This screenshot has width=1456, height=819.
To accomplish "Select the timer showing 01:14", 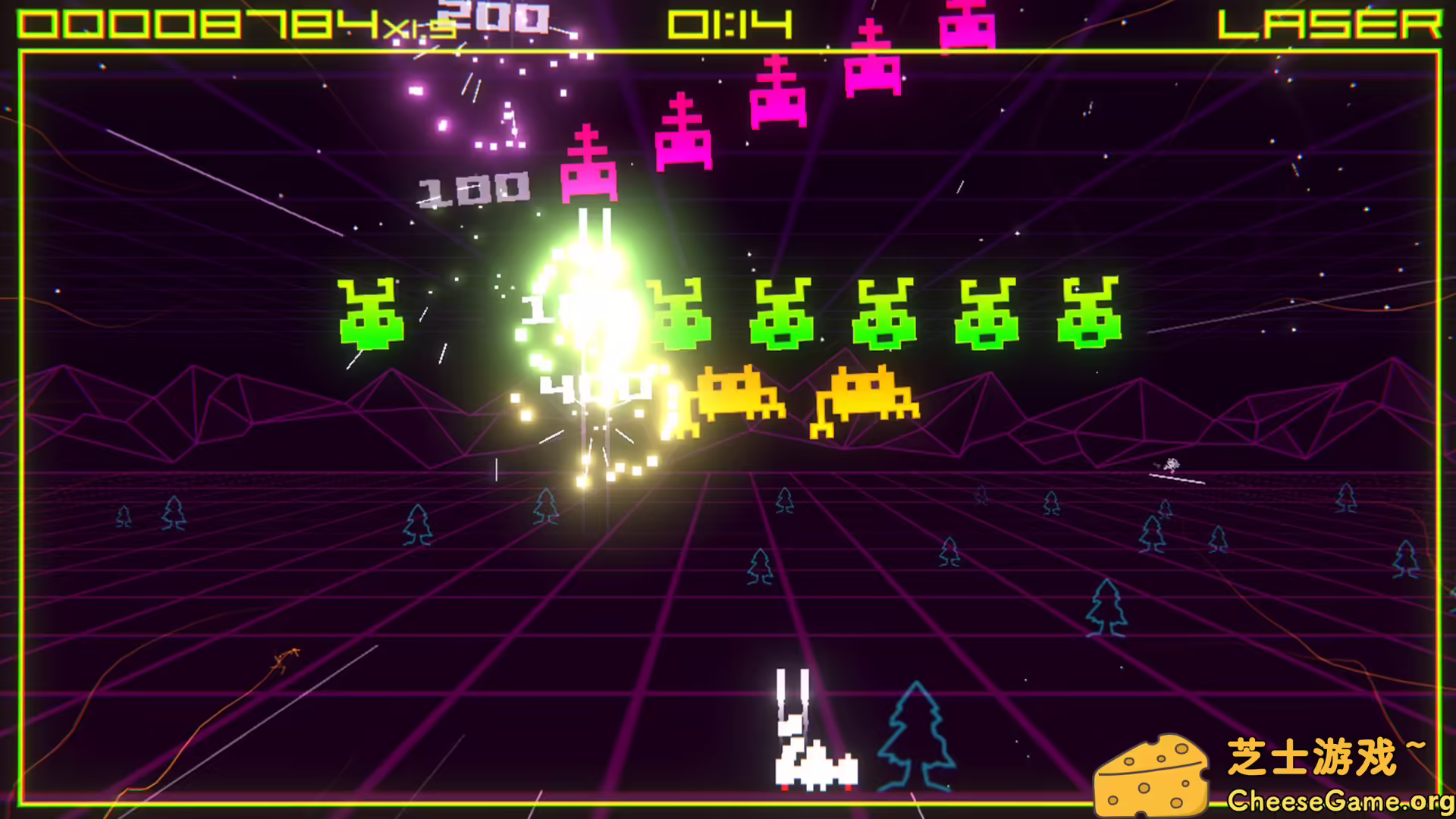I will click(x=728, y=23).
